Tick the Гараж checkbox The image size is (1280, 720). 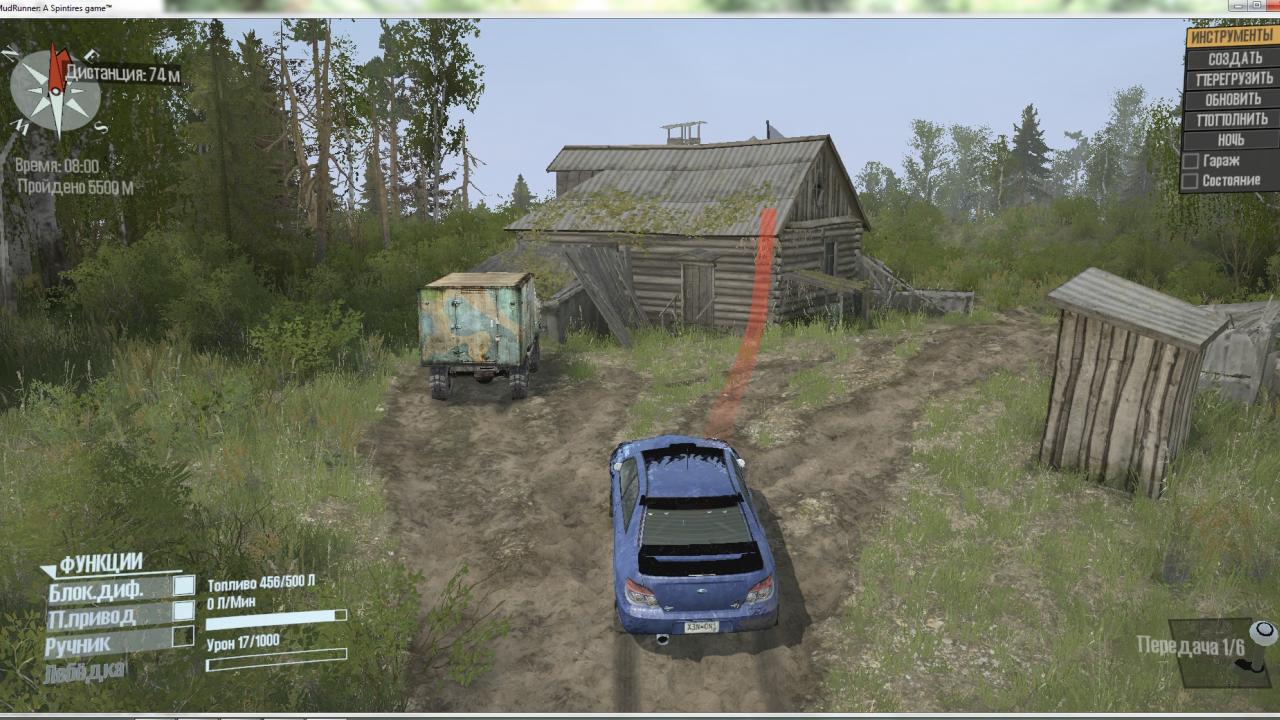pyautogui.click(x=1191, y=161)
